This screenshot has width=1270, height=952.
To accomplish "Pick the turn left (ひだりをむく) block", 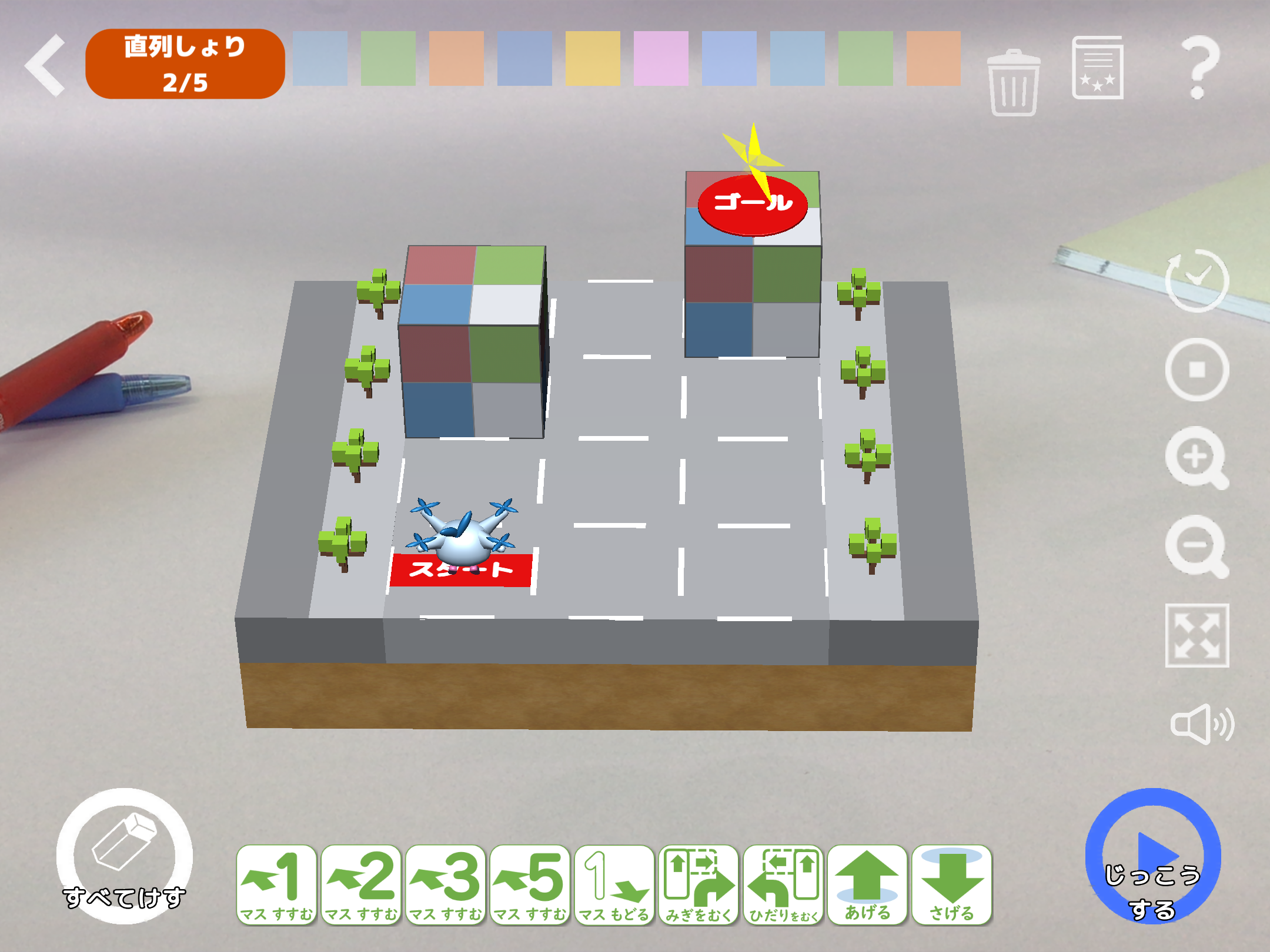I will pos(783,886).
